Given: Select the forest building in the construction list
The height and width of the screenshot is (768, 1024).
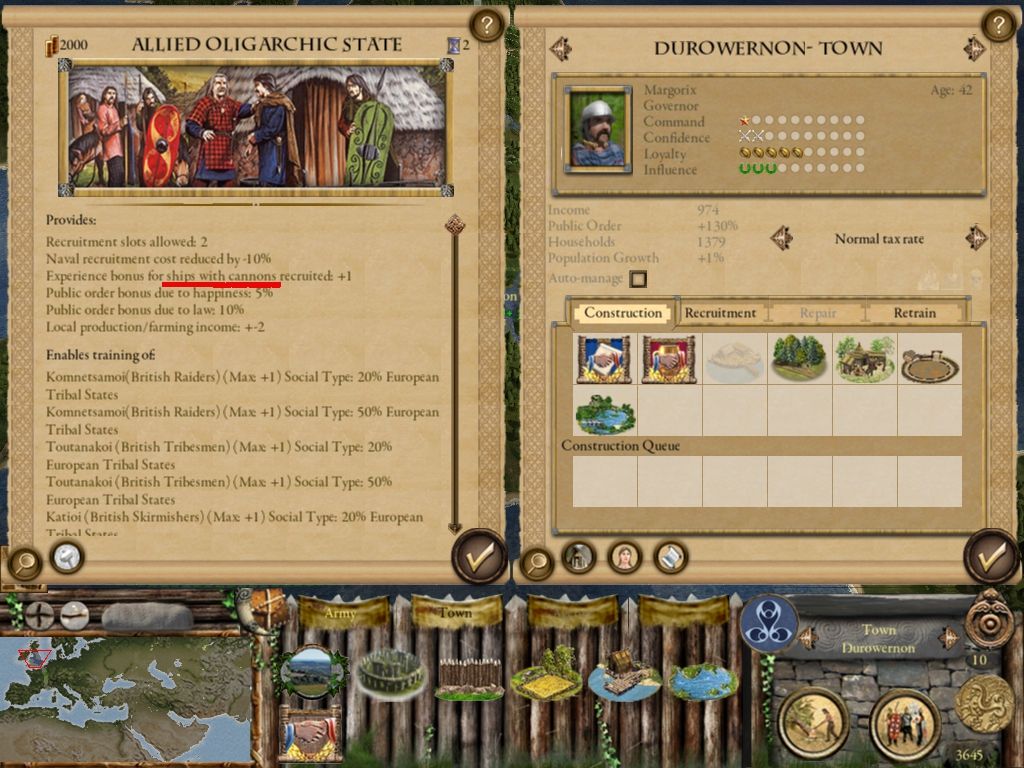Looking at the screenshot, I should click(x=799, y=359).
